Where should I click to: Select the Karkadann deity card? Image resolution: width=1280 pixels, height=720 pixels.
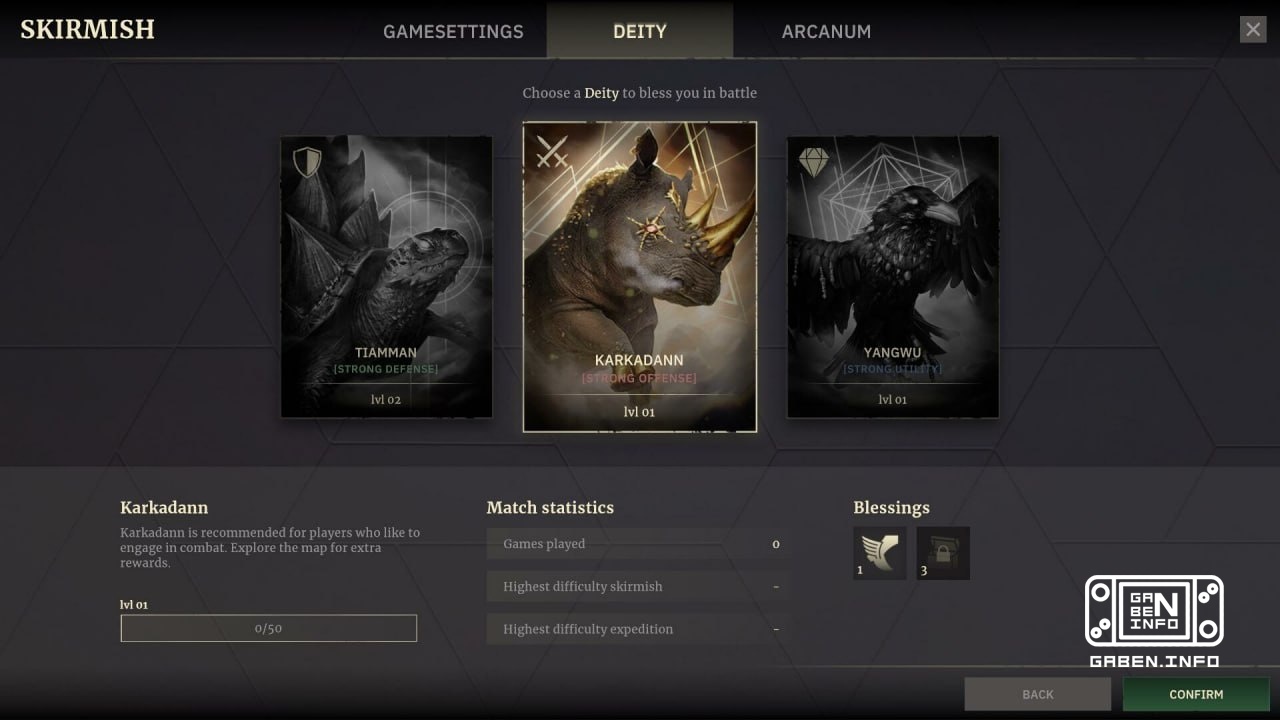click(639, 277)
